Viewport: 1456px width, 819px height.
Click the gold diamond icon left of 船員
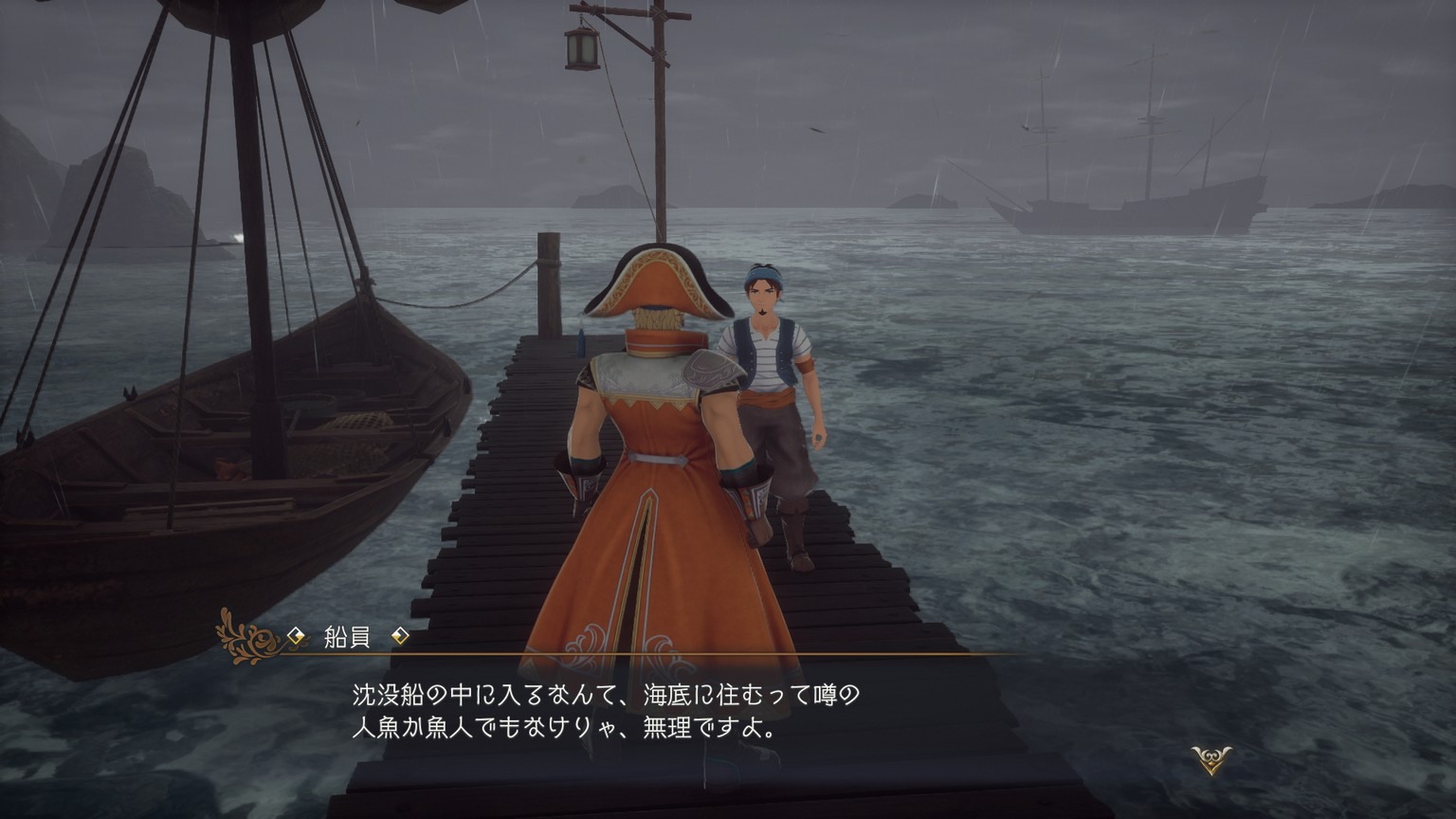pos(294,637)
